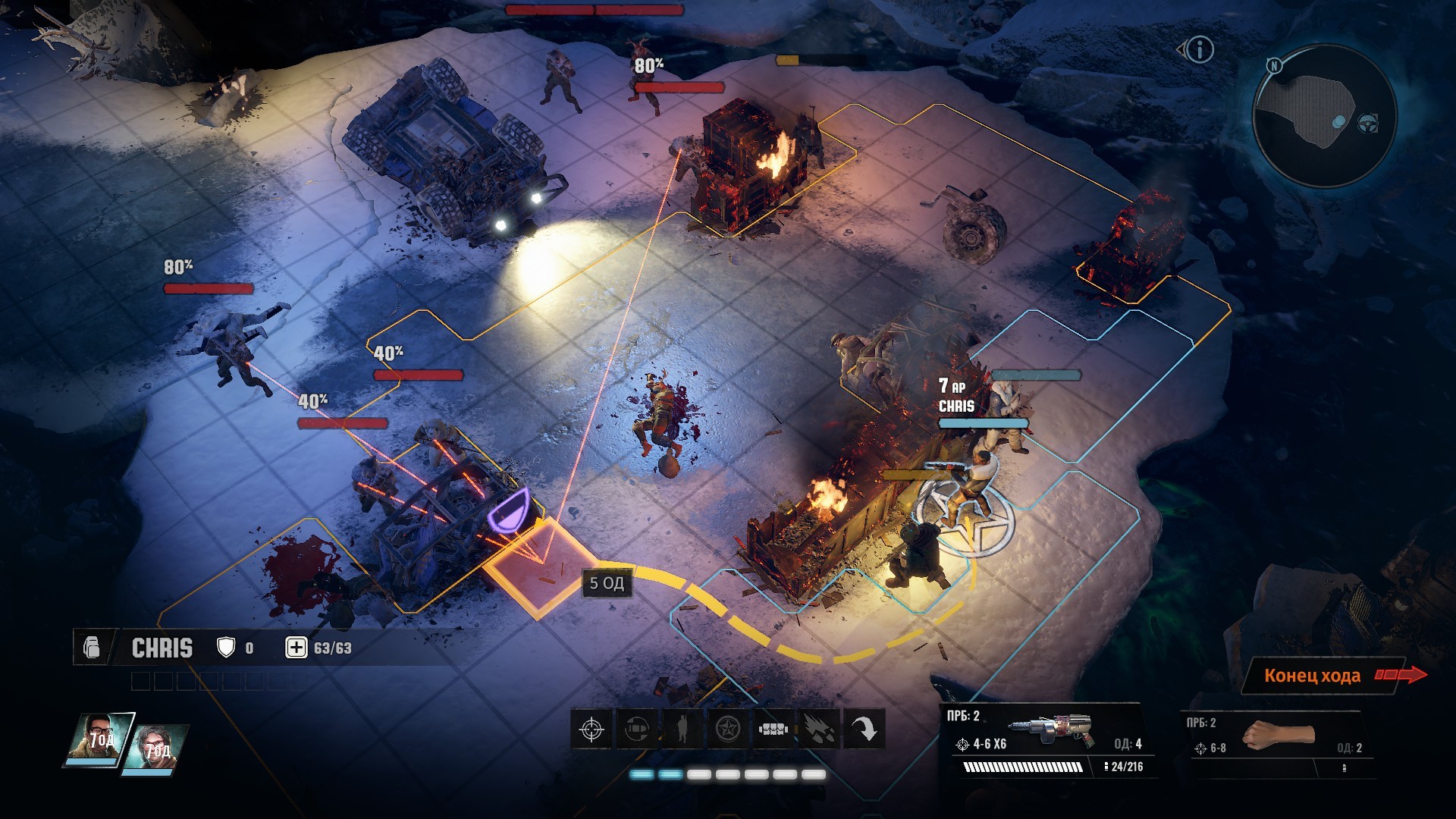Open Chris's backpack inventory

click(x=92, y=648)
